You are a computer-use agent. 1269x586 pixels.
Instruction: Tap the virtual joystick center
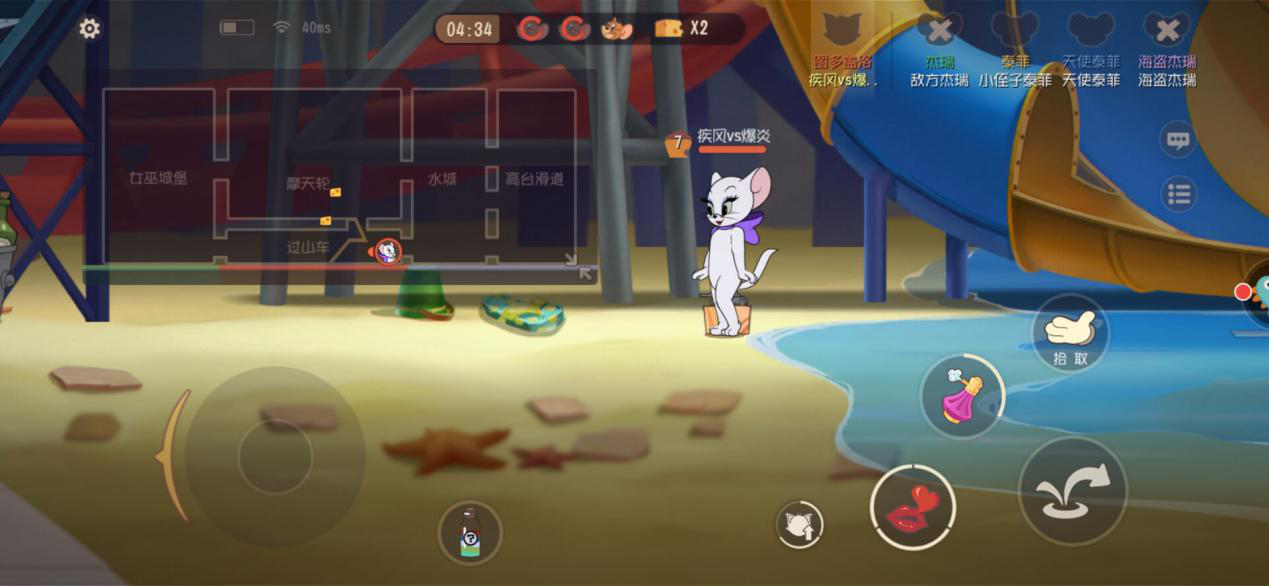[x=275, y=456]
